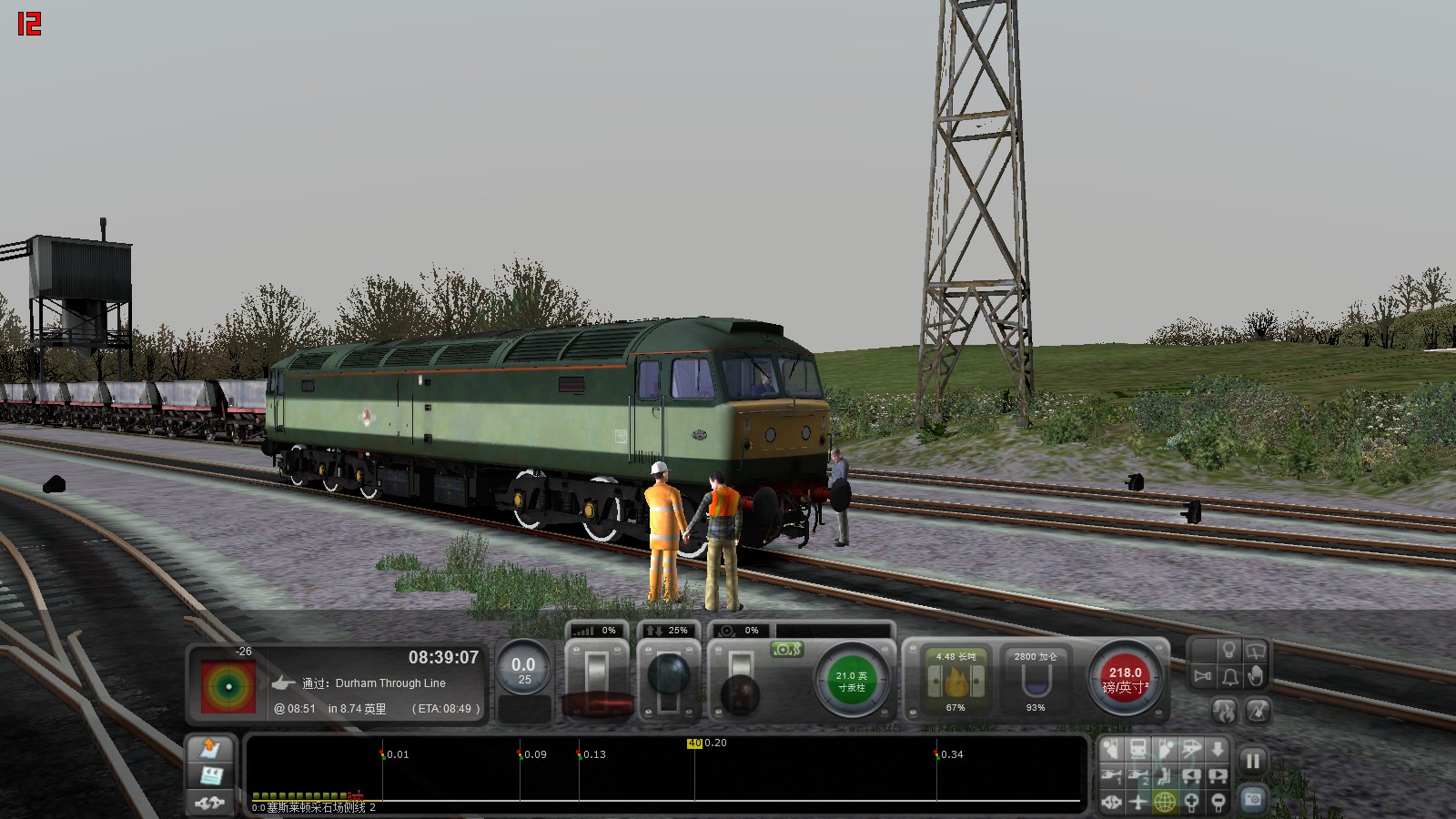Sound the horn

coord(1202,676)
